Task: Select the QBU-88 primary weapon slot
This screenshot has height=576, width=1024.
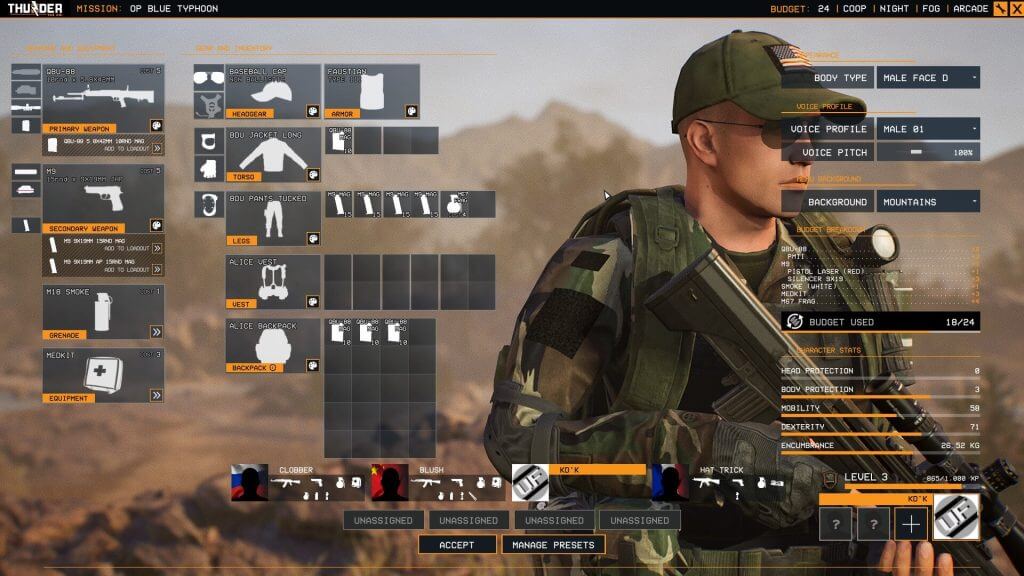Action: pyautogui.click(x=102, y=98)
